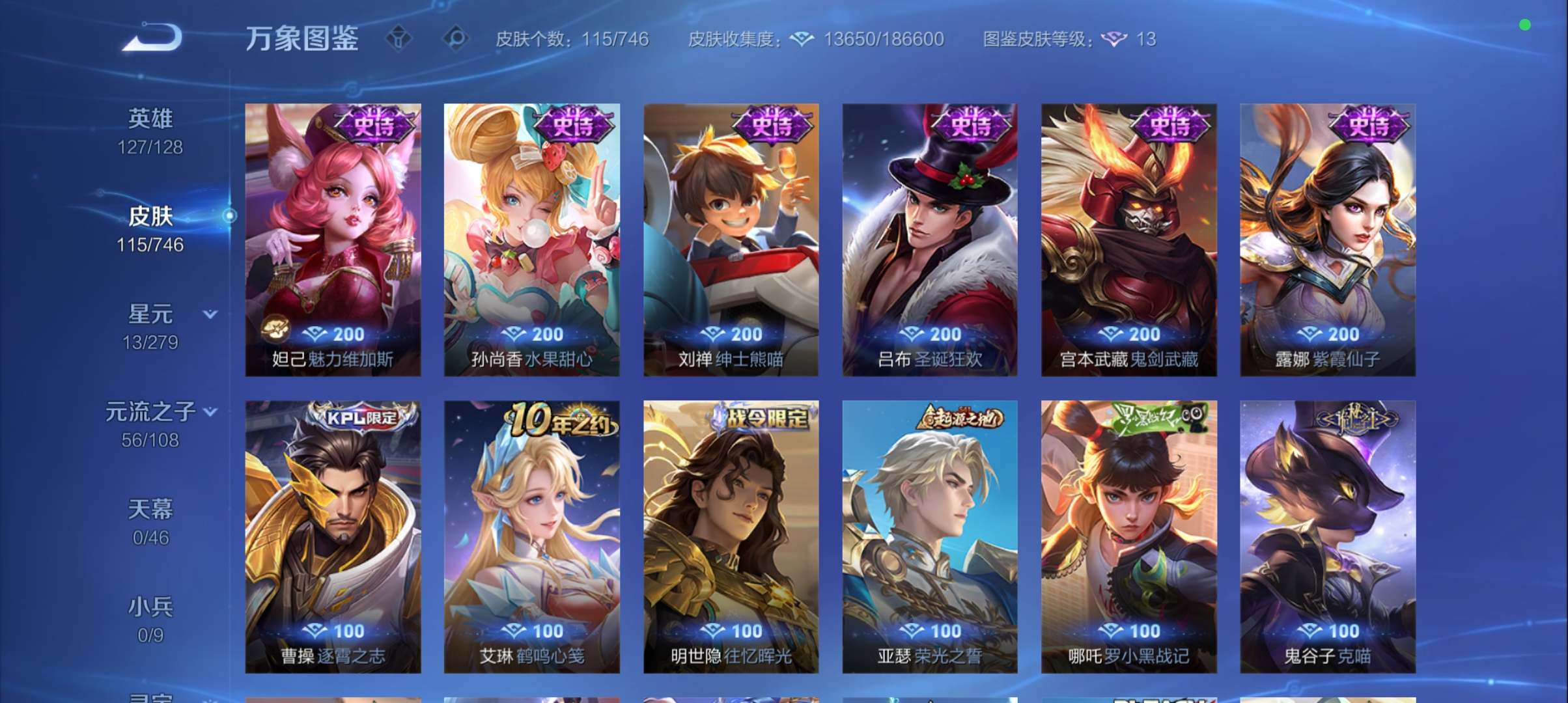Select the 皮肤 category in the sidebar

[x=150, y=217]
